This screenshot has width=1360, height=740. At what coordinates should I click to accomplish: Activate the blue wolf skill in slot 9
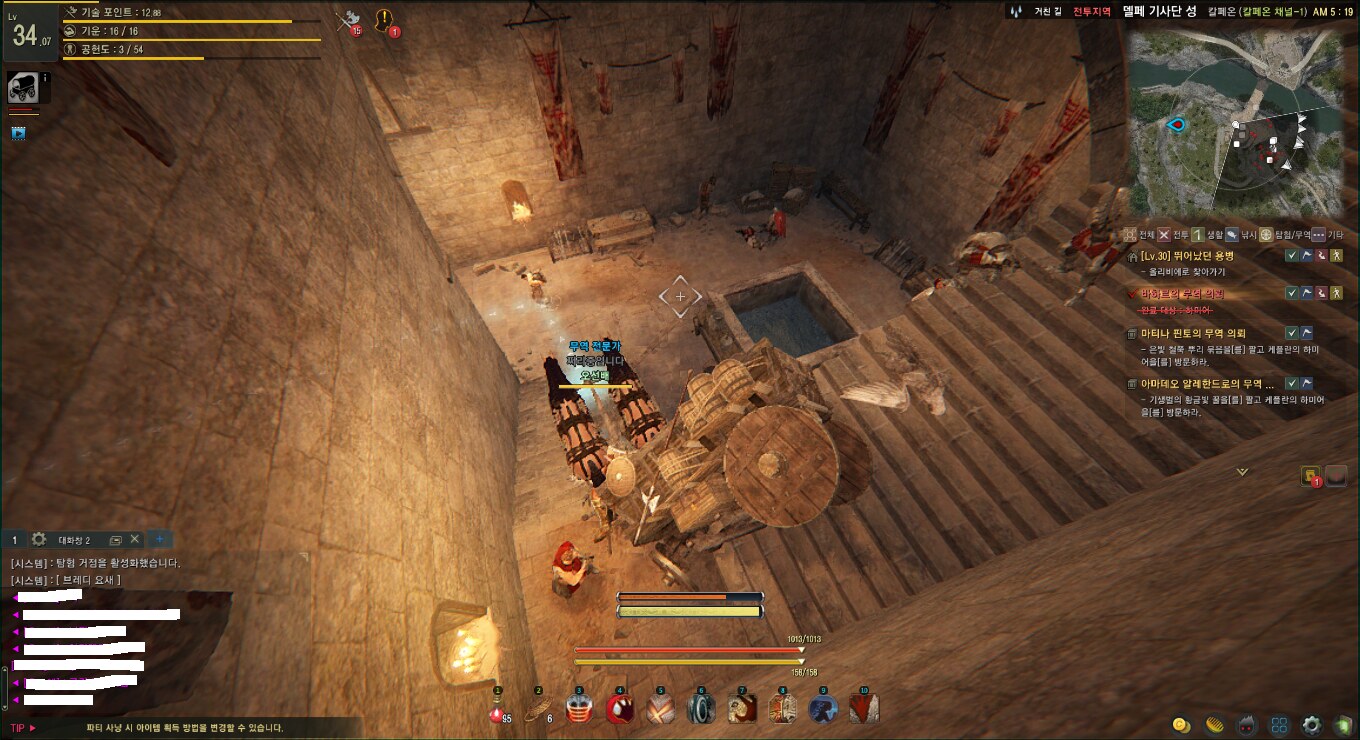pos(823,709)
